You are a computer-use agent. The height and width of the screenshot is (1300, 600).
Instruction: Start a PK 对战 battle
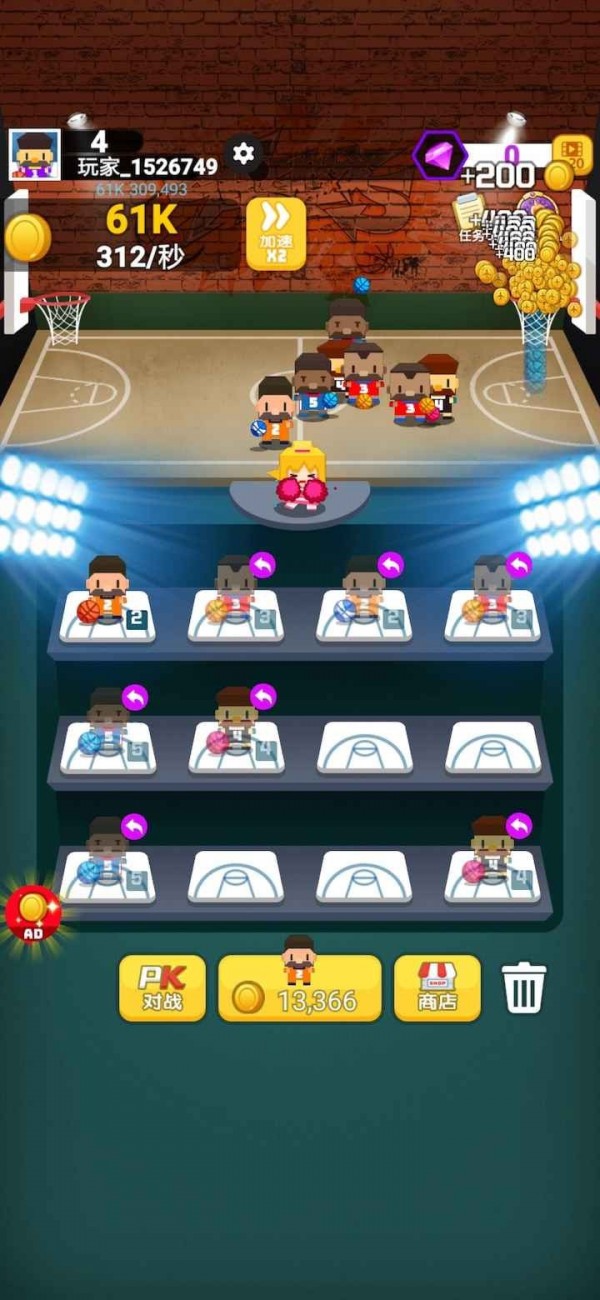162,988
